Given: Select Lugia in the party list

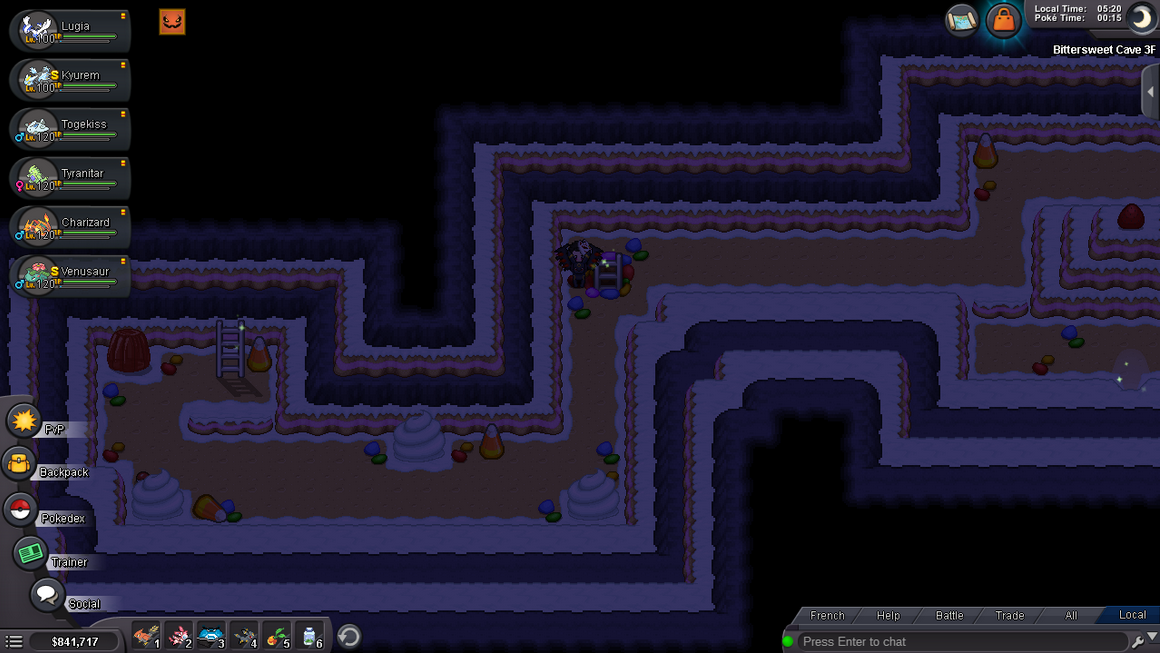Looking at the screenshot, I should tap(70, 30).
